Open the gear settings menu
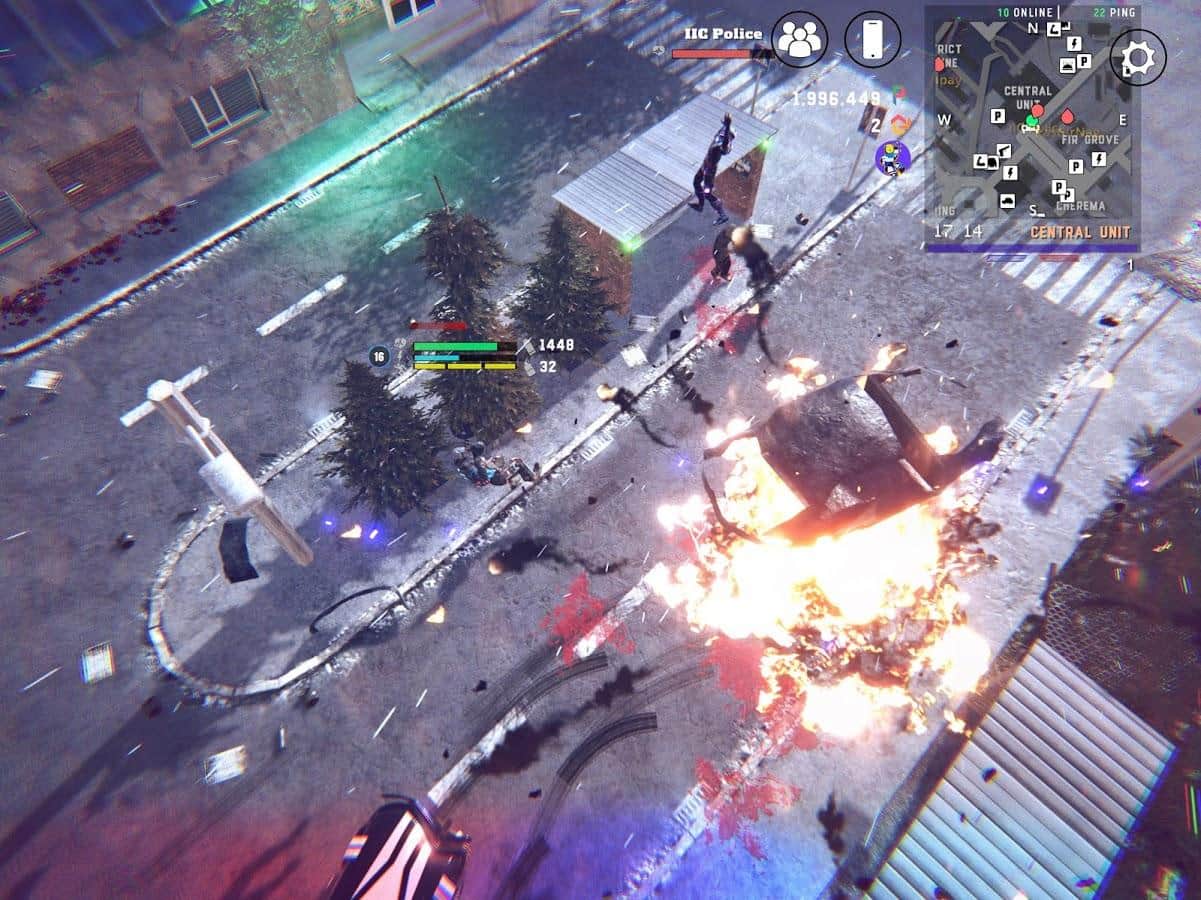1201x900 pixels. click(1138, 58)
